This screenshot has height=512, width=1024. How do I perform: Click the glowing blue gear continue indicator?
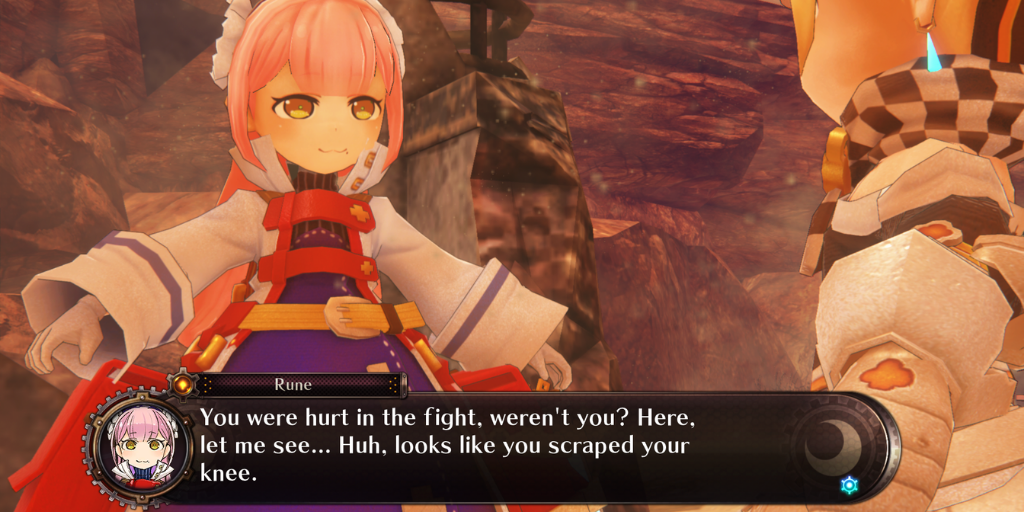pyautogui.click(x=849, y=485)
